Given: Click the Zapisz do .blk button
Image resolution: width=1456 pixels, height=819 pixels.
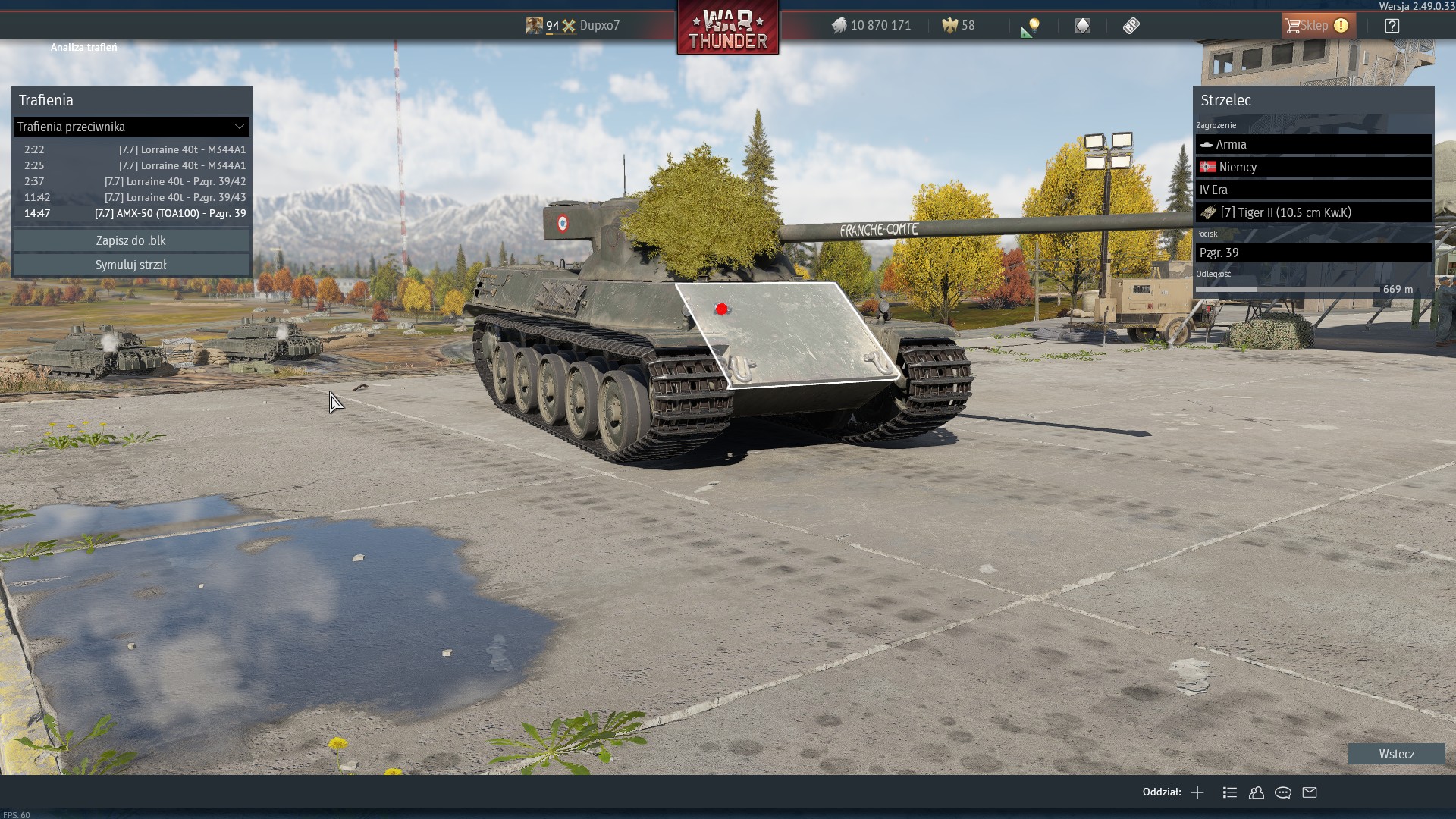Looking at the screenshot, I should tap(131, 240).
